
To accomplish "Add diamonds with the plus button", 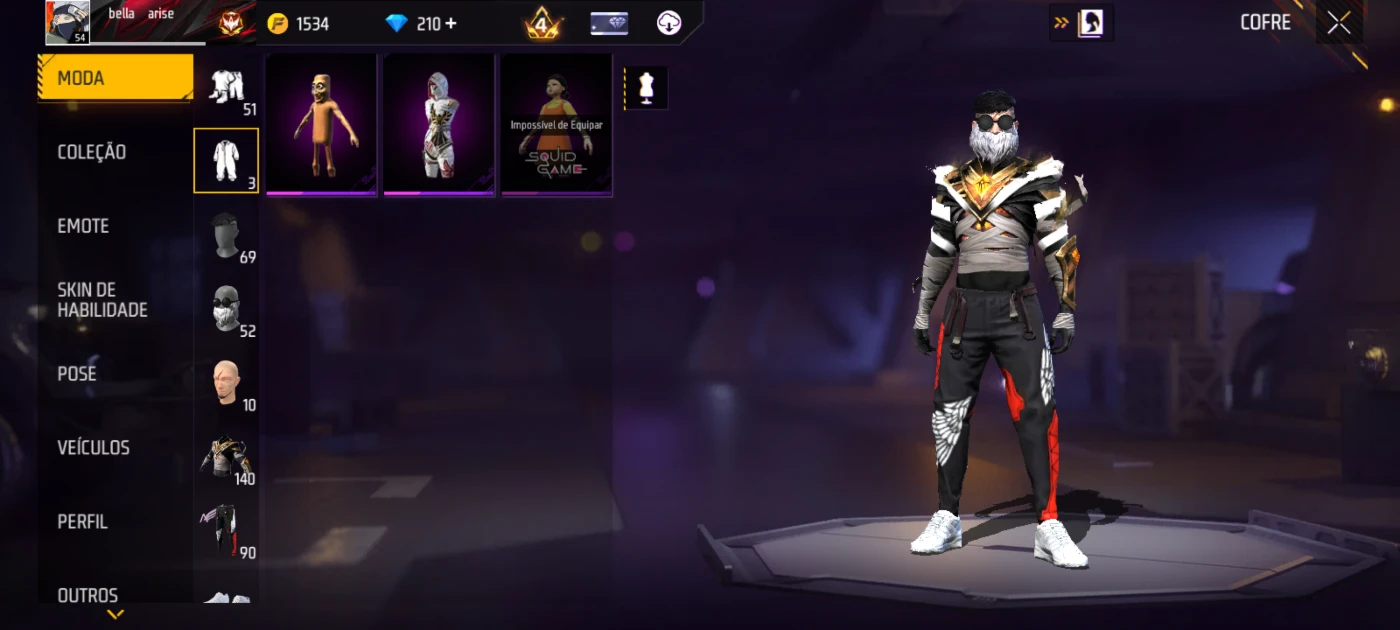I will (451, 23).
